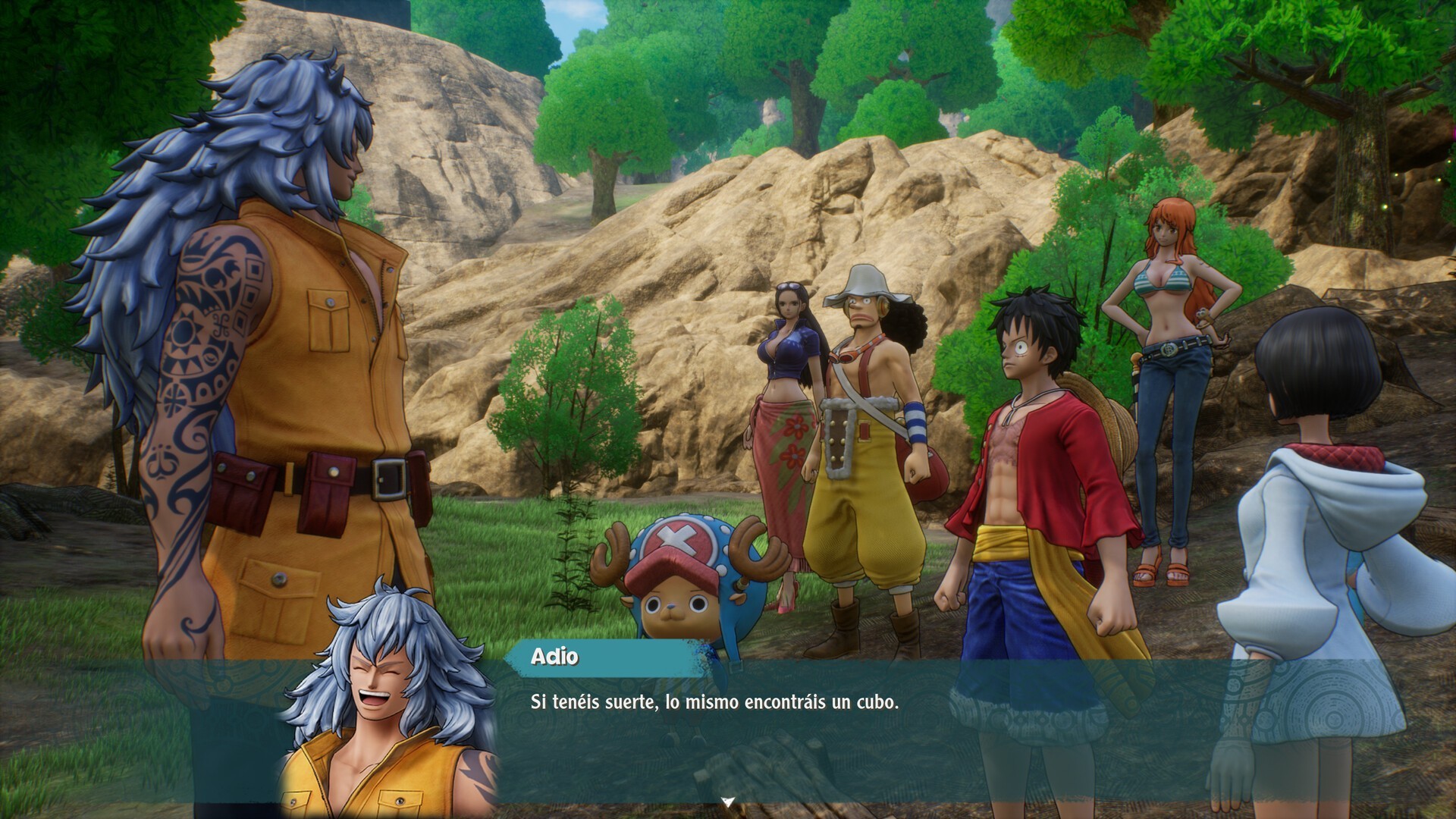This screenshot has height=819, width=1456.
Task: Click the dialogue advance arrow
Action: [x=727, y=799]
